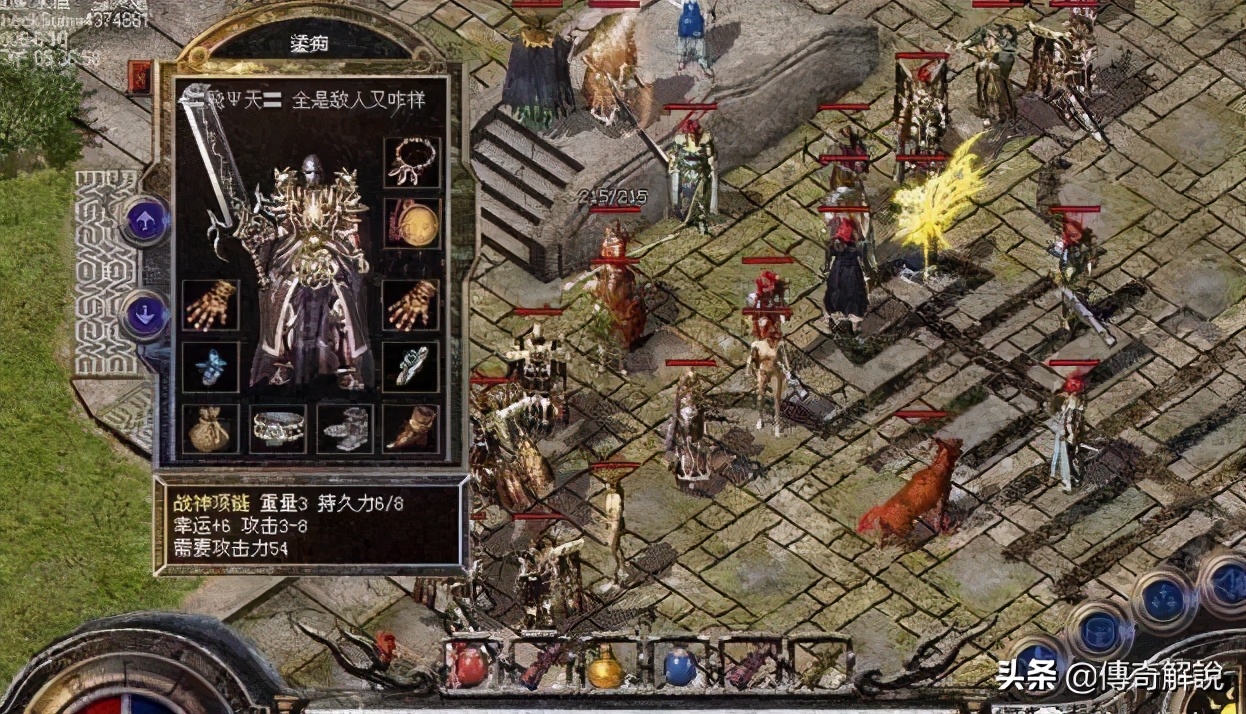Use the red potion in the hotbar
Screen dimensions: 1246x714
pyautogui.click(x=469, y=667)
